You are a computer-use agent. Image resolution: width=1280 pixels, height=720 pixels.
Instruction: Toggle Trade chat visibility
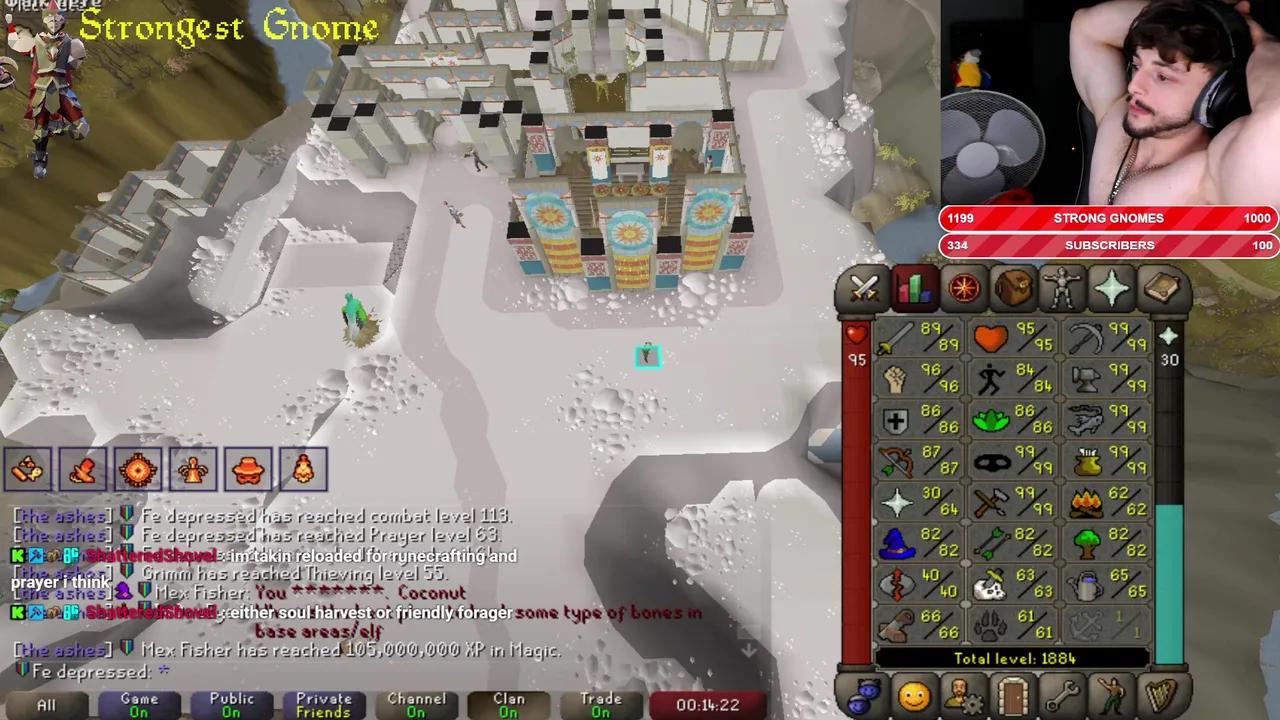[x=600, y=703]
